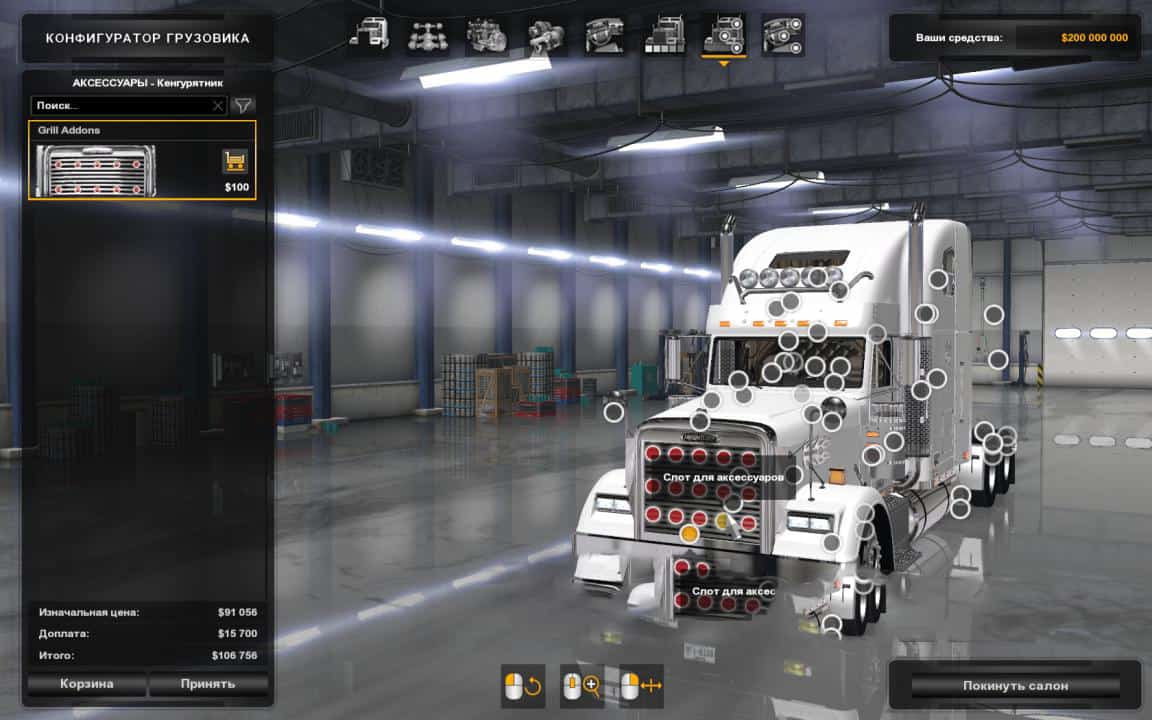Show the interior dashboard tab

pos(604,36)
